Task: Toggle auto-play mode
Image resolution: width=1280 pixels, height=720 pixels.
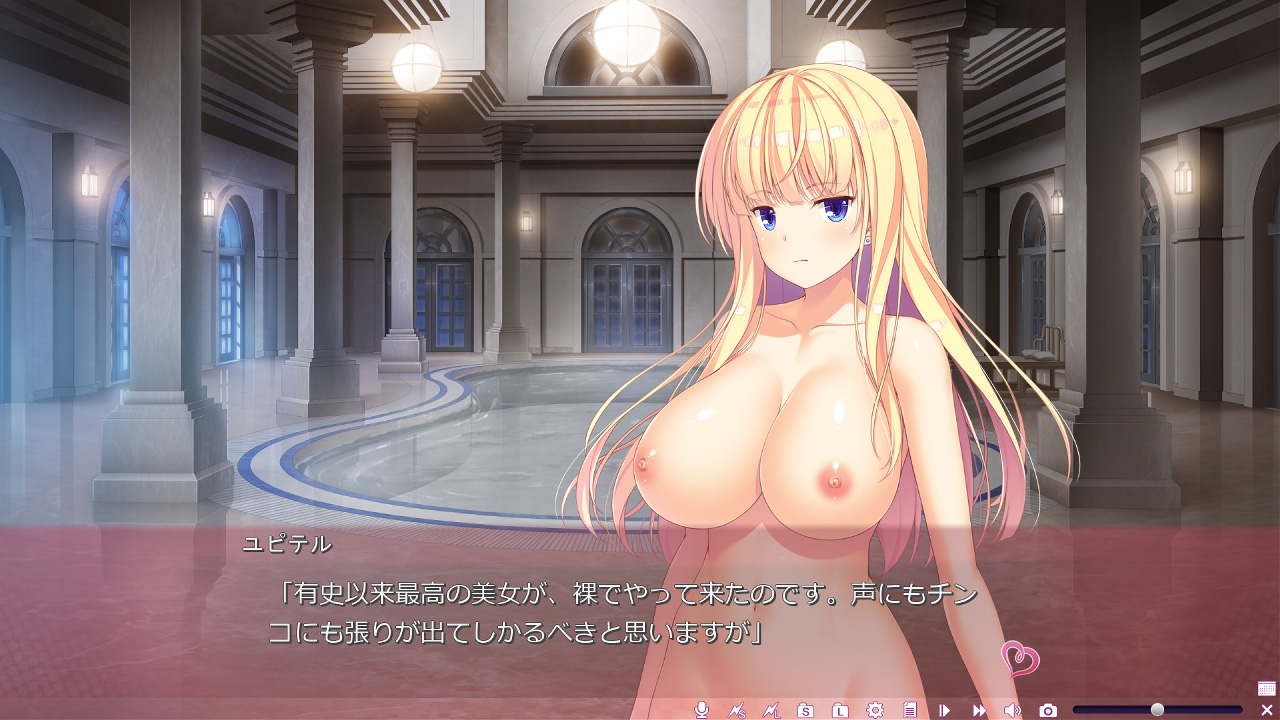Action: pos(944,710)
